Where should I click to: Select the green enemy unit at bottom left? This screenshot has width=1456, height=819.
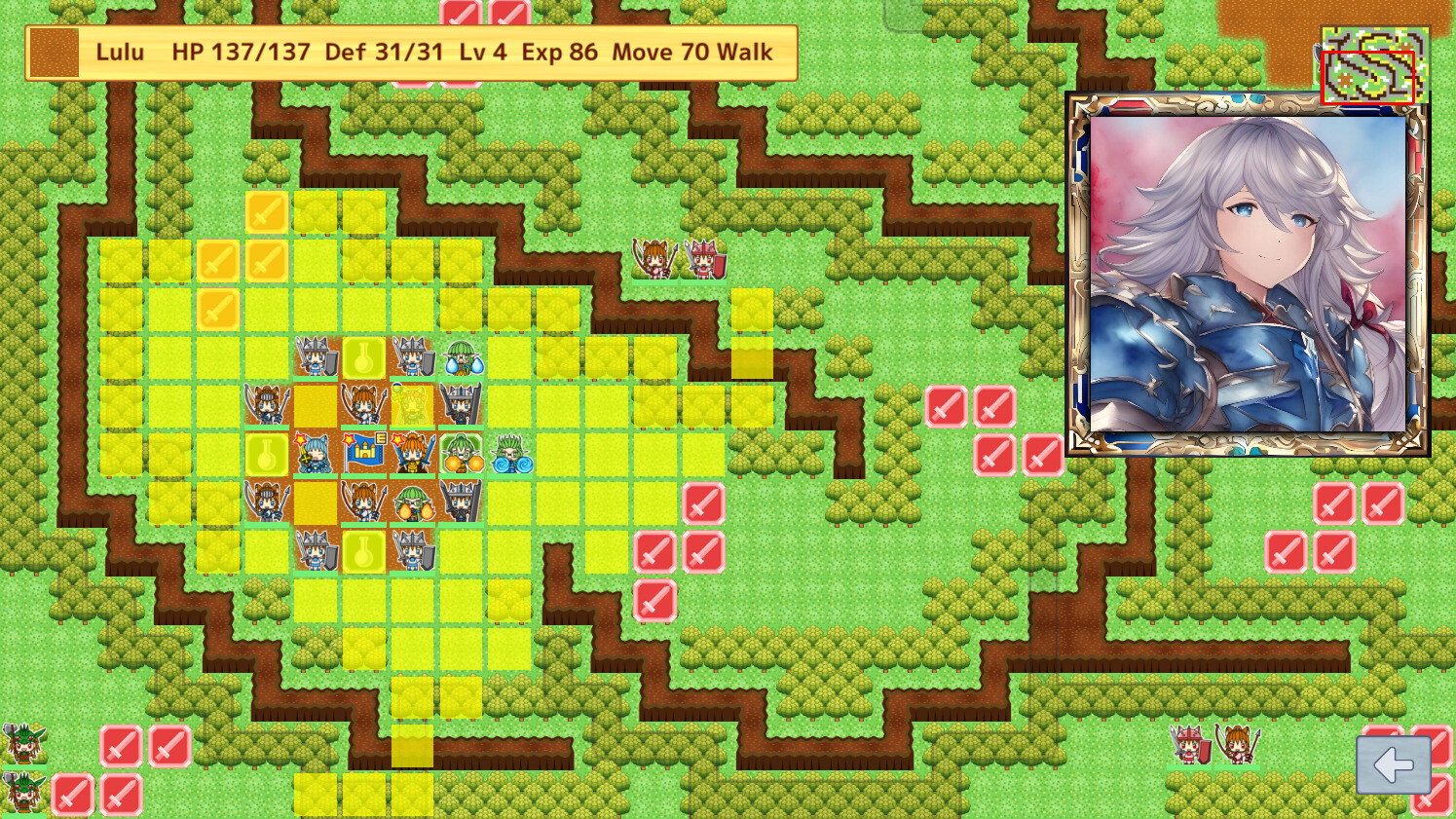tap(24, 745)
